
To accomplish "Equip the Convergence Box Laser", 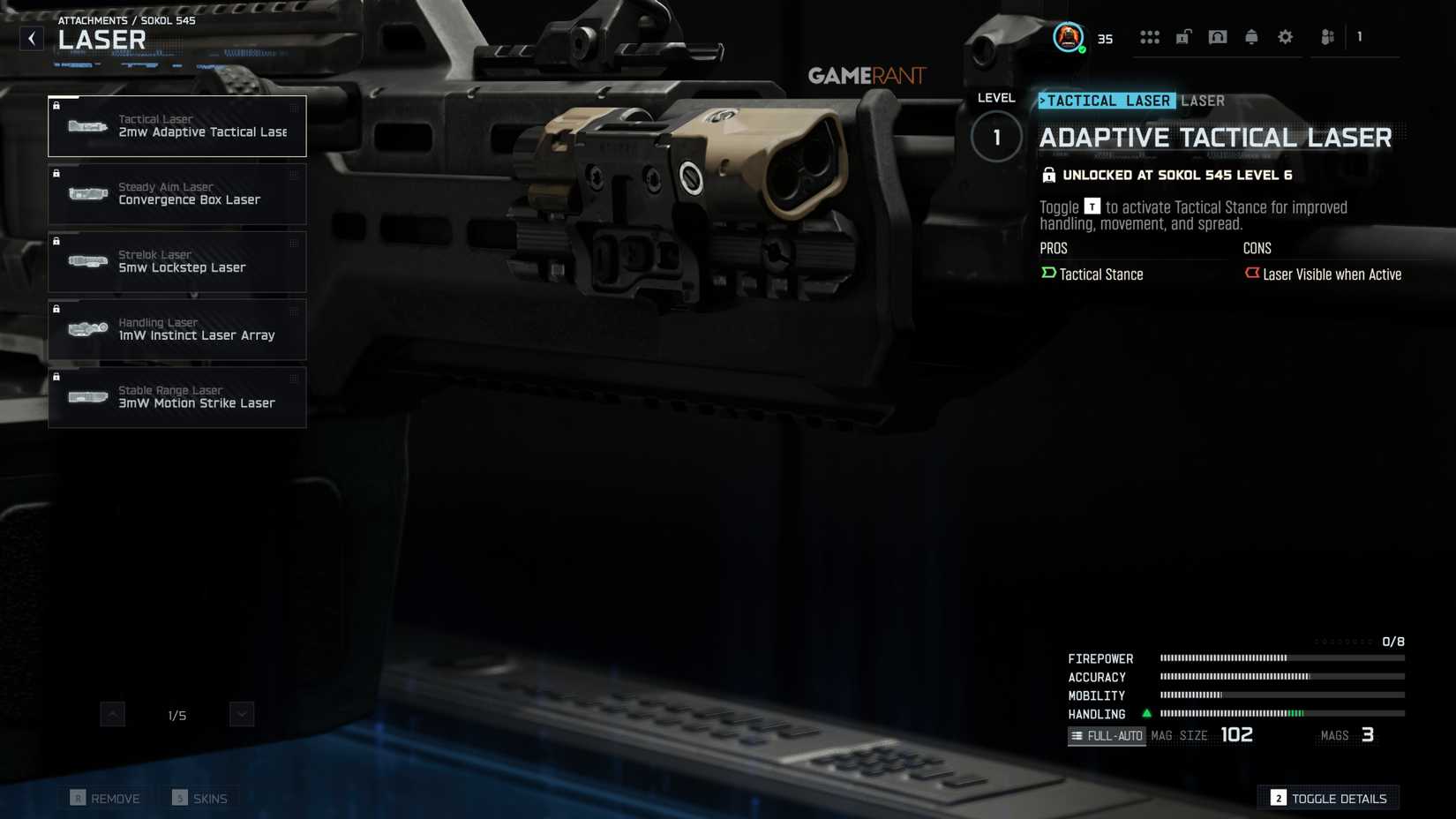I will coord(176,193).
